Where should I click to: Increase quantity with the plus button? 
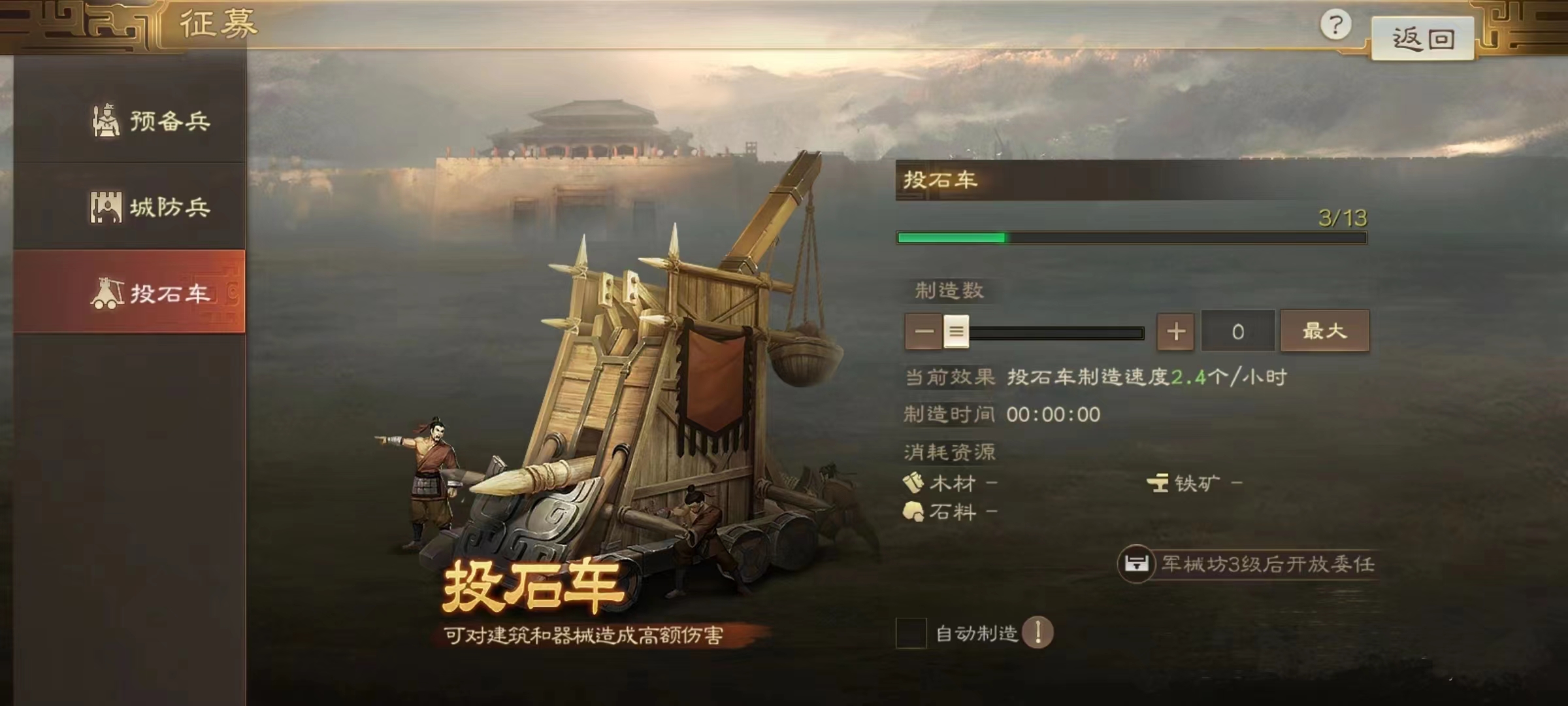click(x=1177, y=331)
